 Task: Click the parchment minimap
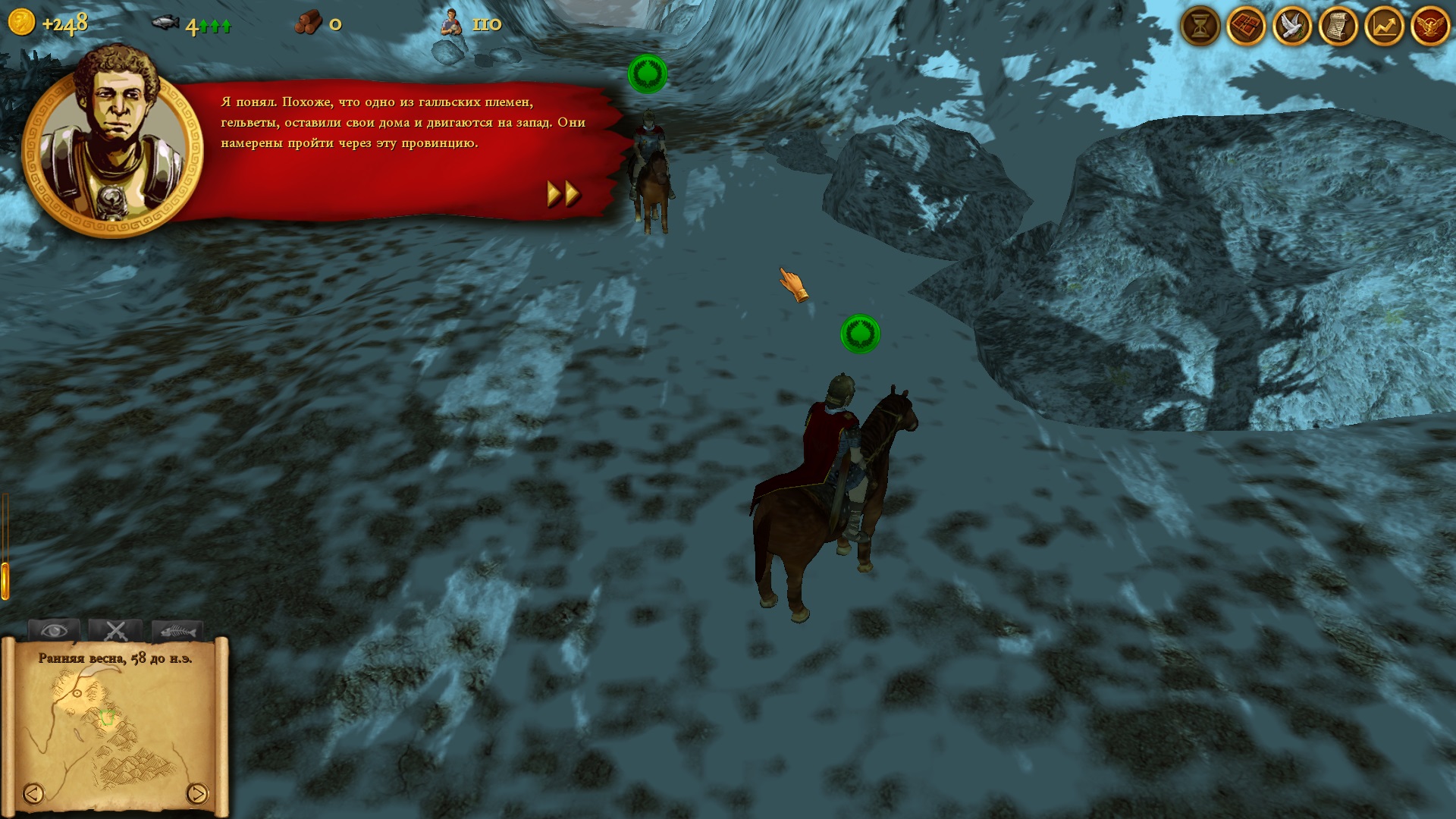point(114,728)
